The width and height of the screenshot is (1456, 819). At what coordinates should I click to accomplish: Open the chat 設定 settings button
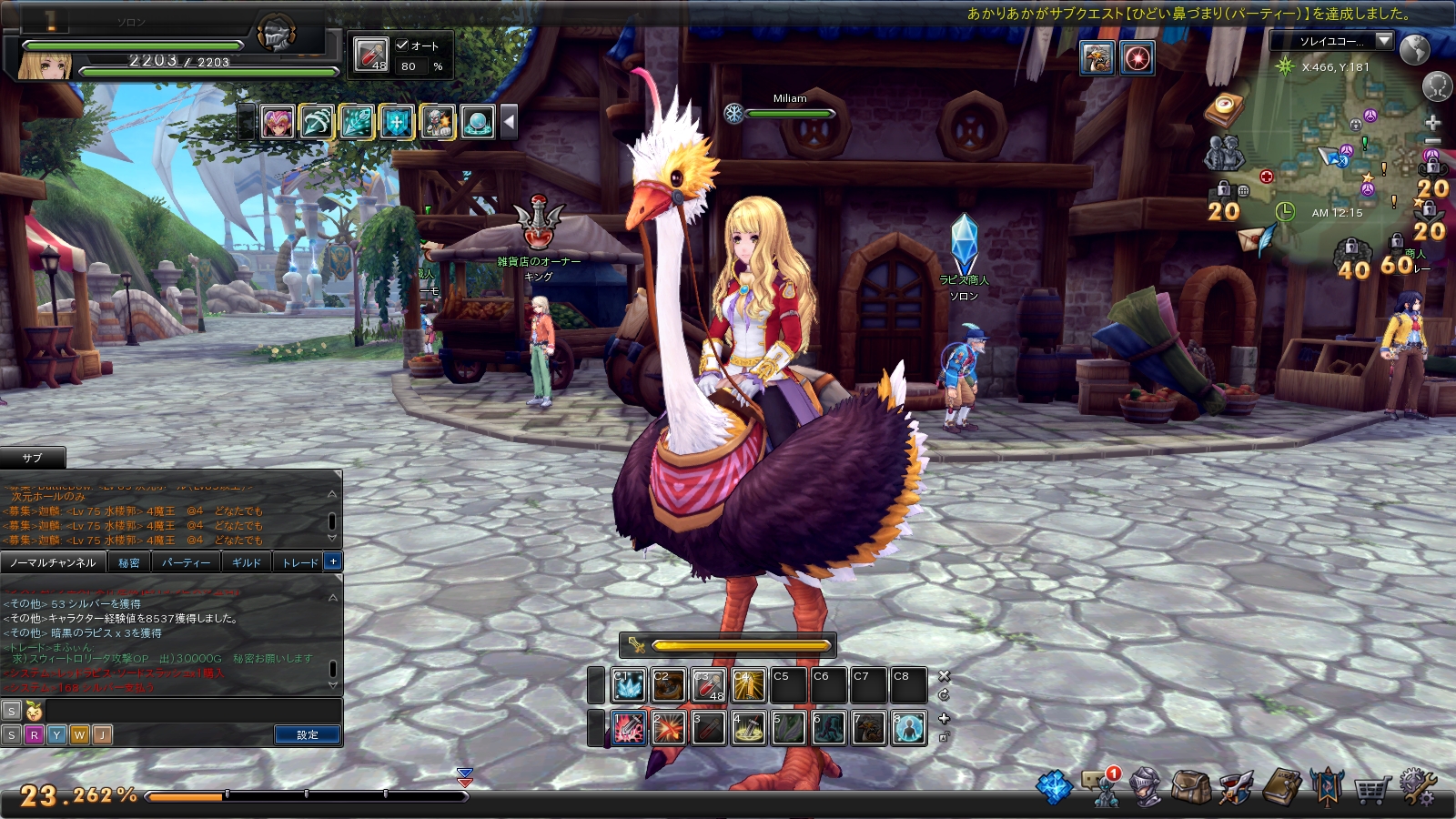point(308,734)
